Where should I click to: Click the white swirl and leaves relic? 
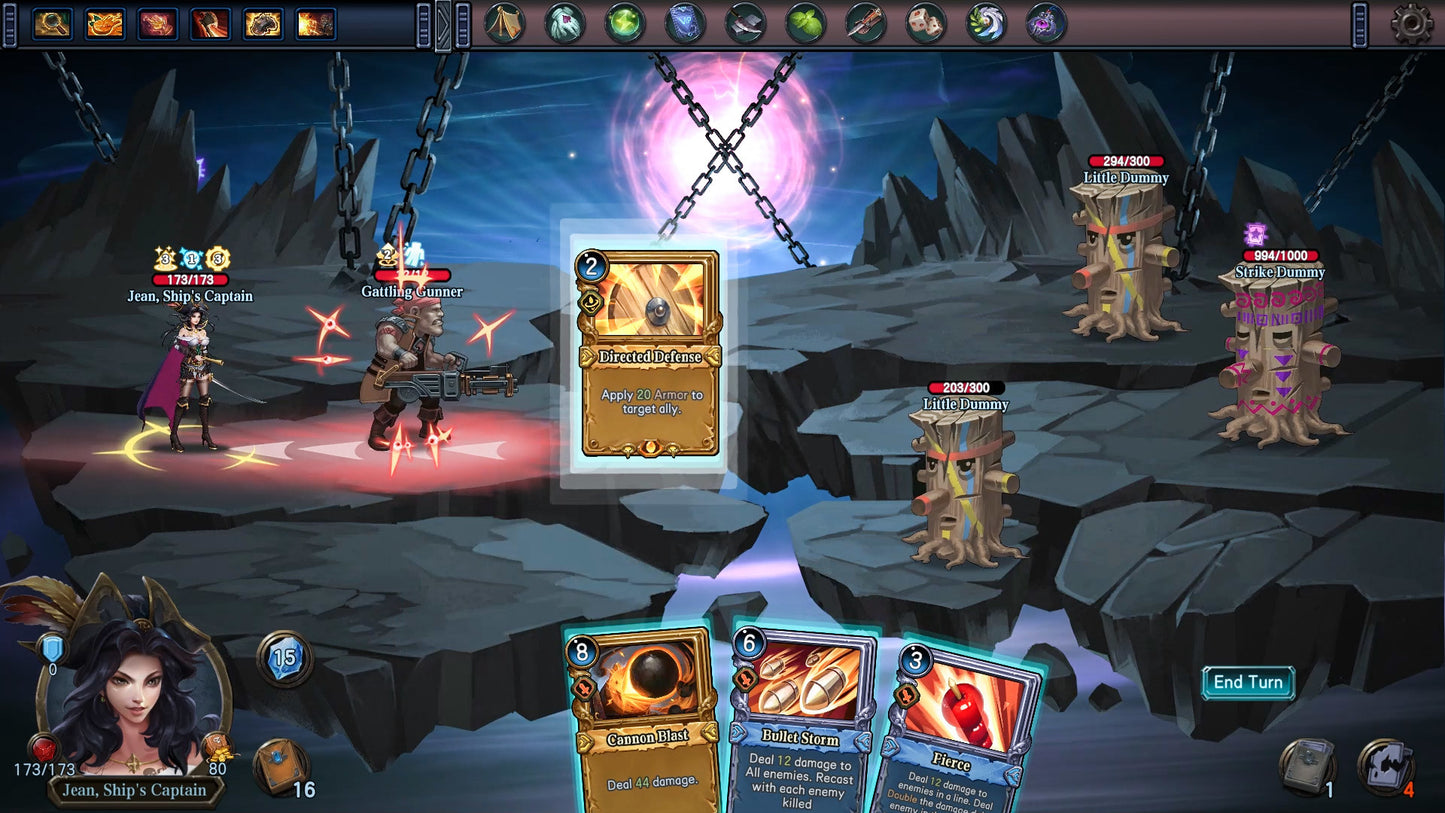point(986,23)
